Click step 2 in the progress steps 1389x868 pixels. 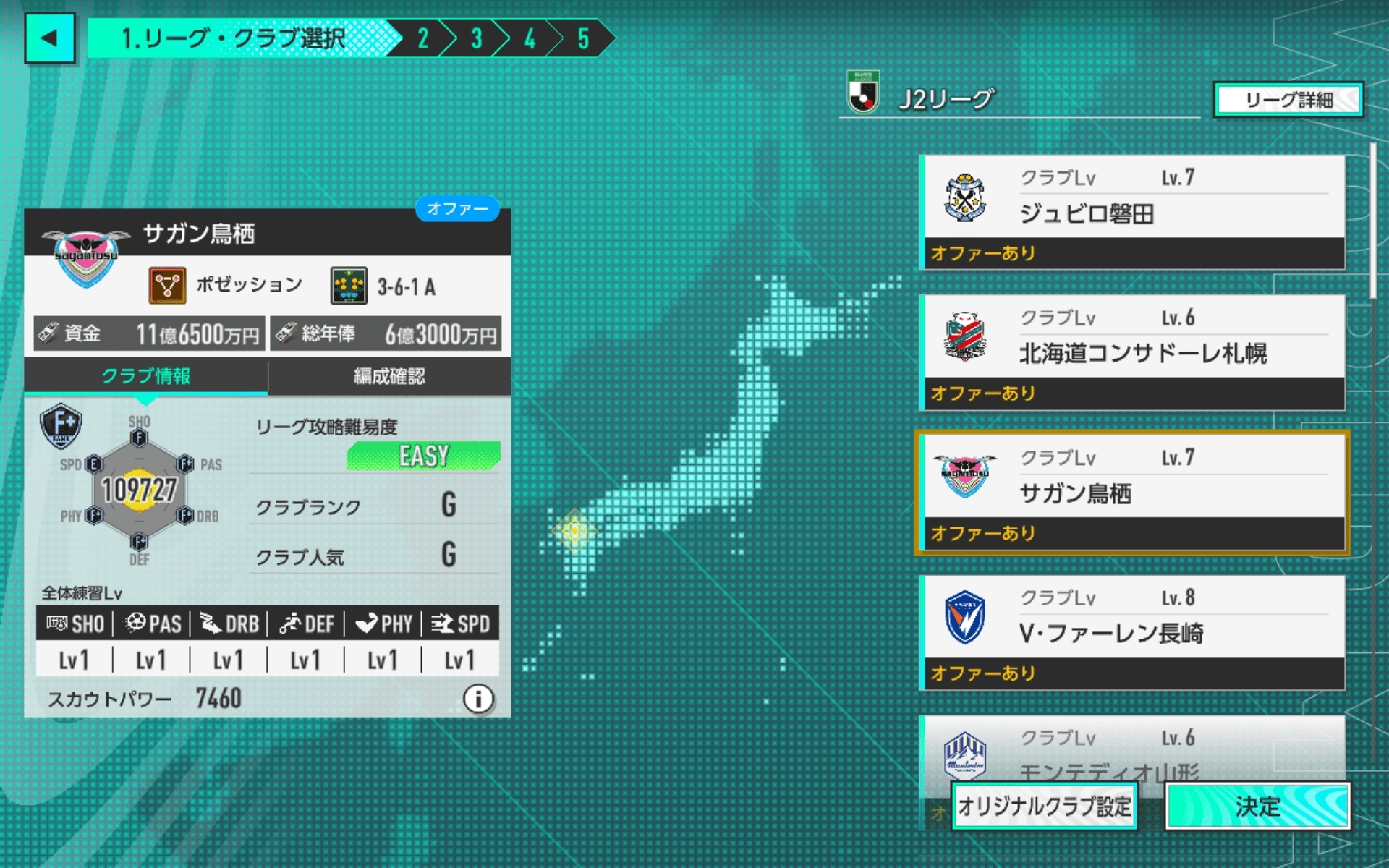(422, 38)
